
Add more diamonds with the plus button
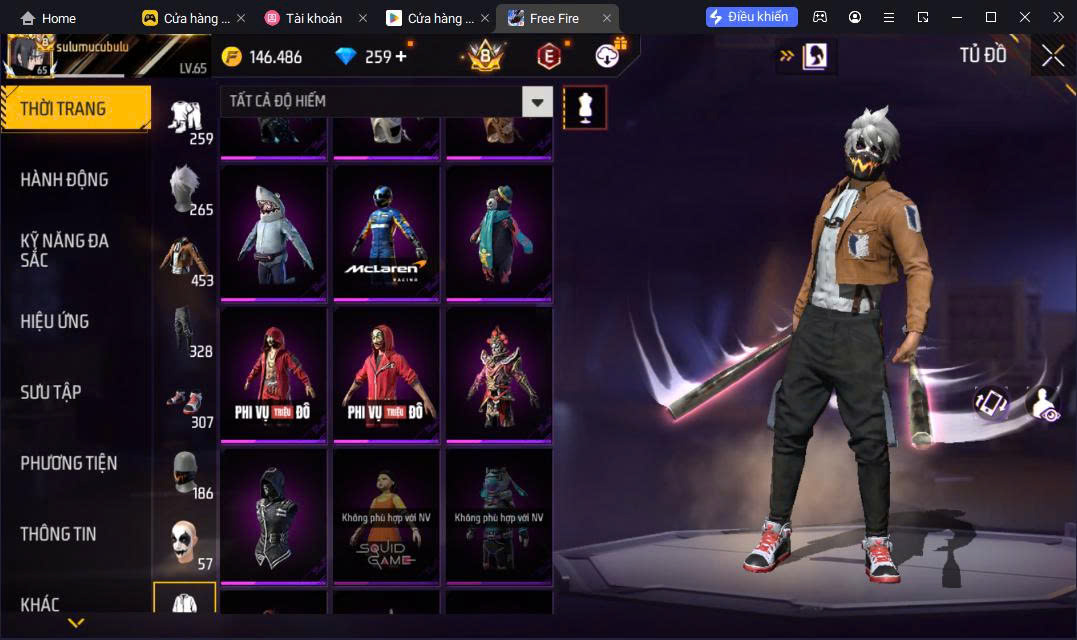tap(401, 56)
